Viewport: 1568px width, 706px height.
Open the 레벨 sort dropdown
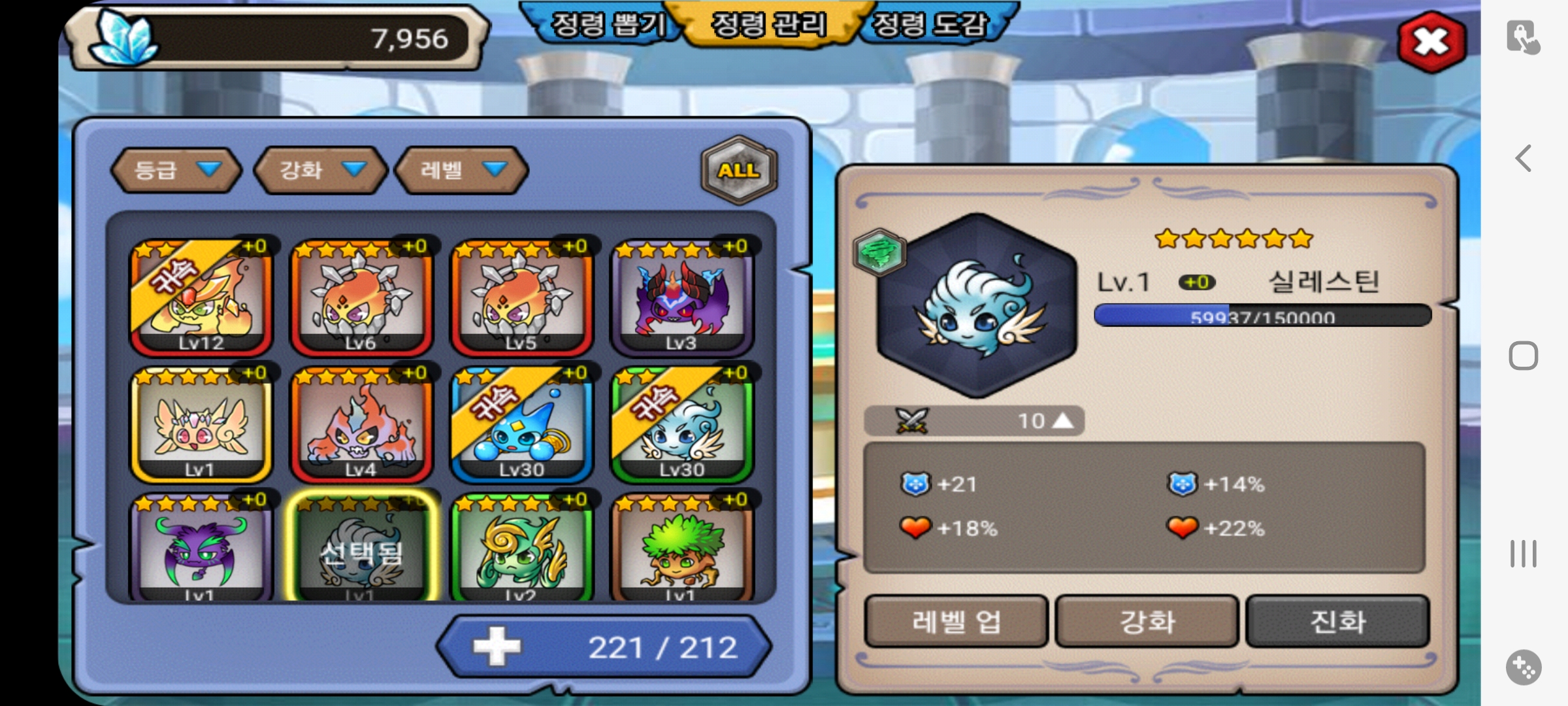click(462, 171)
